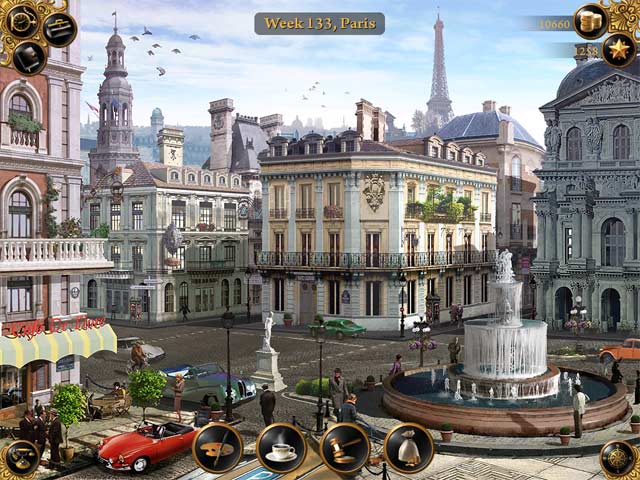Screen dimensions: 640x480
Task: Click the gold star reputation icon
Action: click(618, 50)
